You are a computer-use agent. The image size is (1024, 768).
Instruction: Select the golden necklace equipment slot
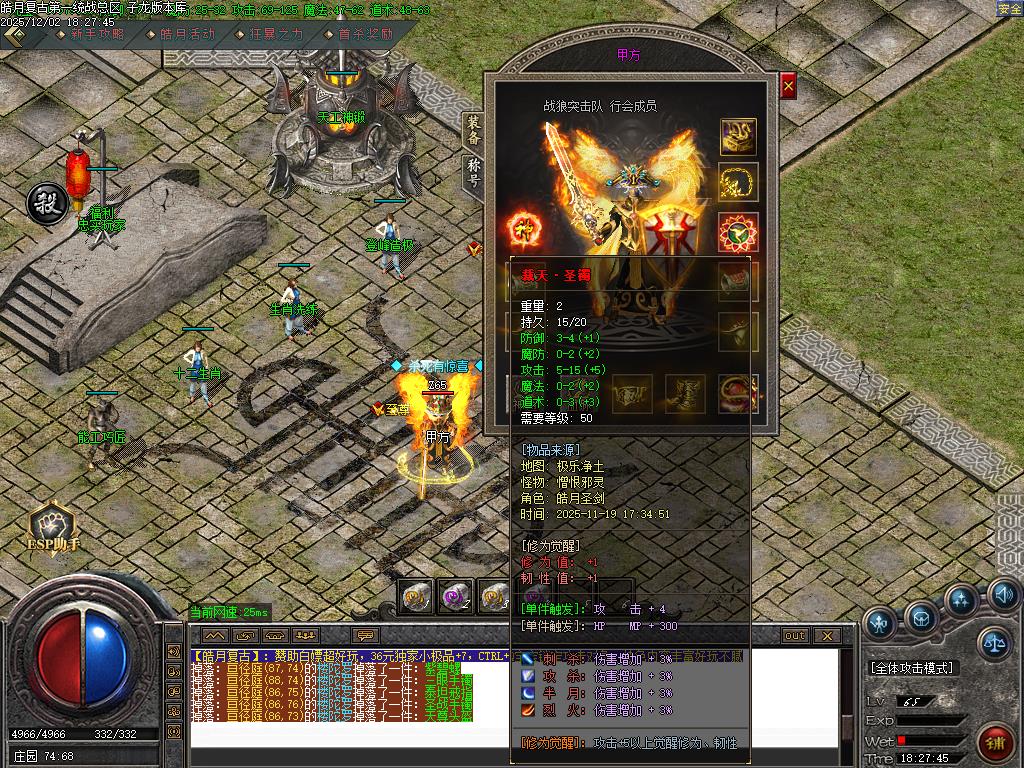(x=738, y=183)
